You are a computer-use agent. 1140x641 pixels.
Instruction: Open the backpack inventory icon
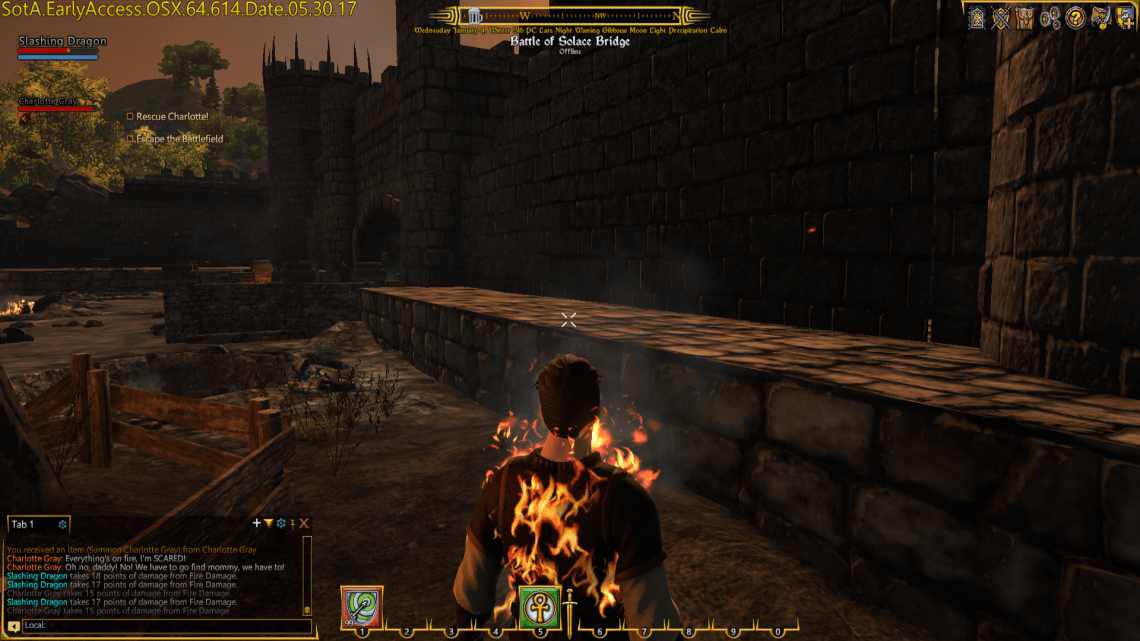(x=1025, y=17)
